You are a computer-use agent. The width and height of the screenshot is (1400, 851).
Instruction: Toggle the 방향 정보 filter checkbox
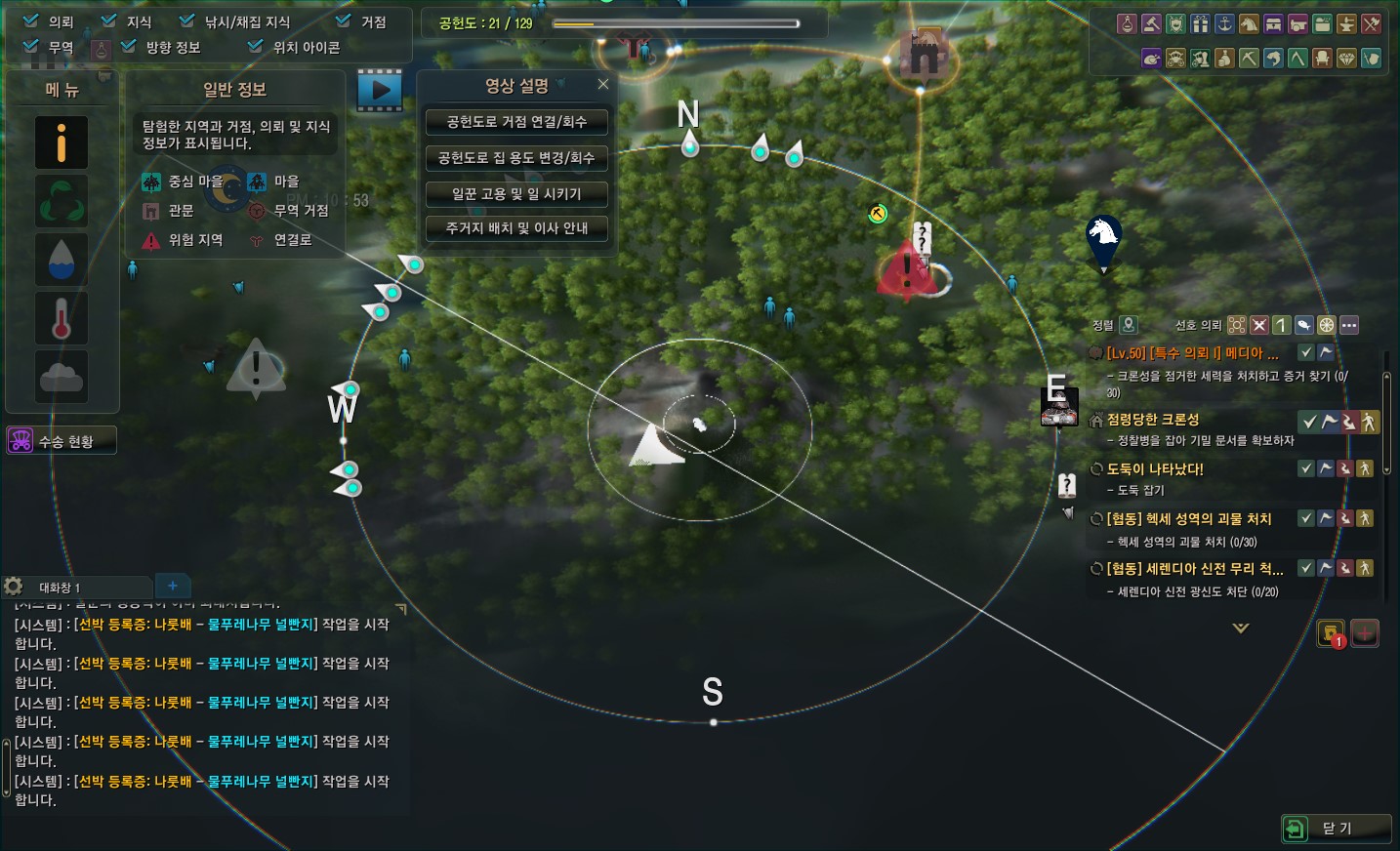(x=129, y=46)
